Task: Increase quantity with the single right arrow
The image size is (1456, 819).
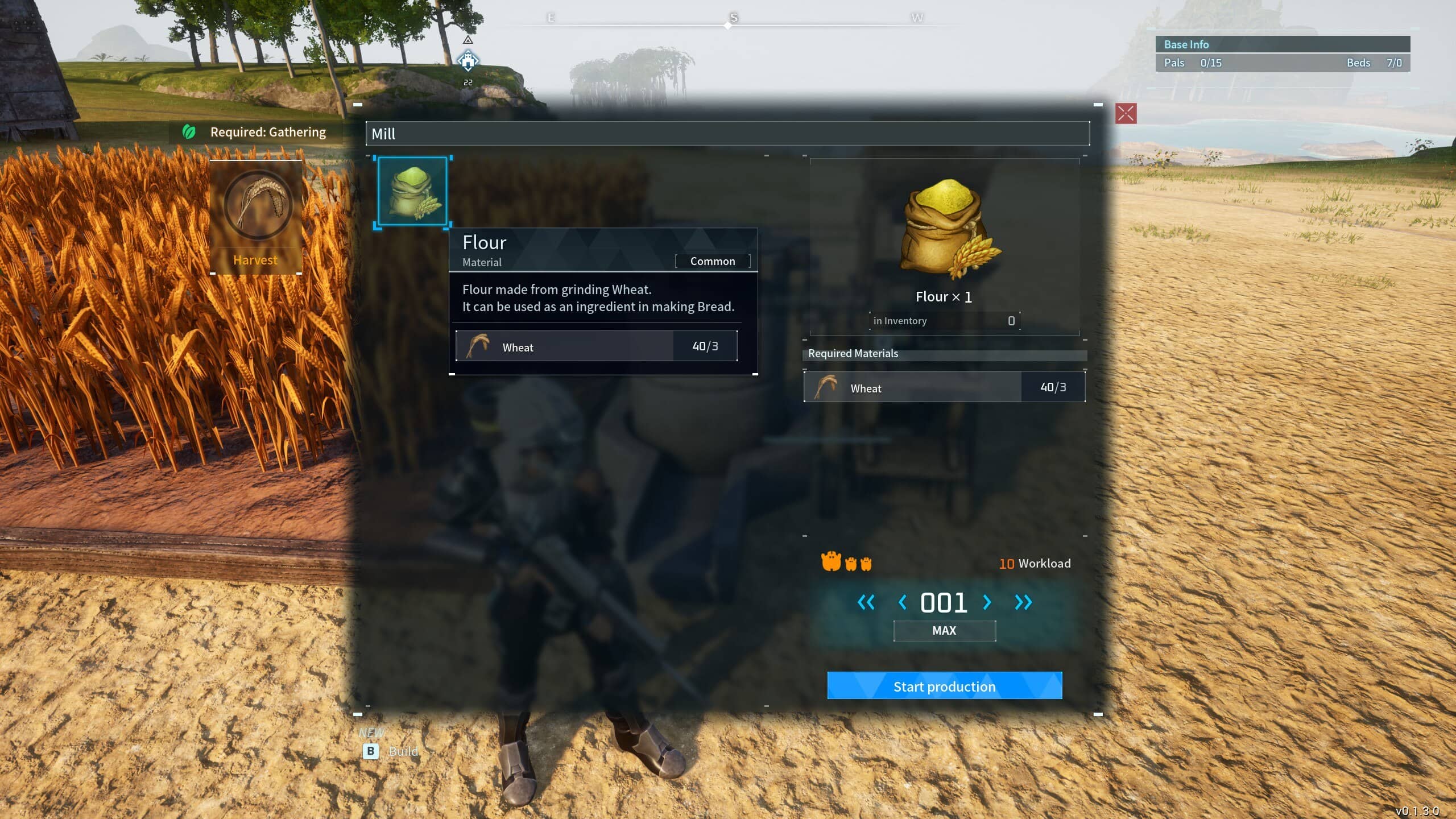Action: [988, 603]
